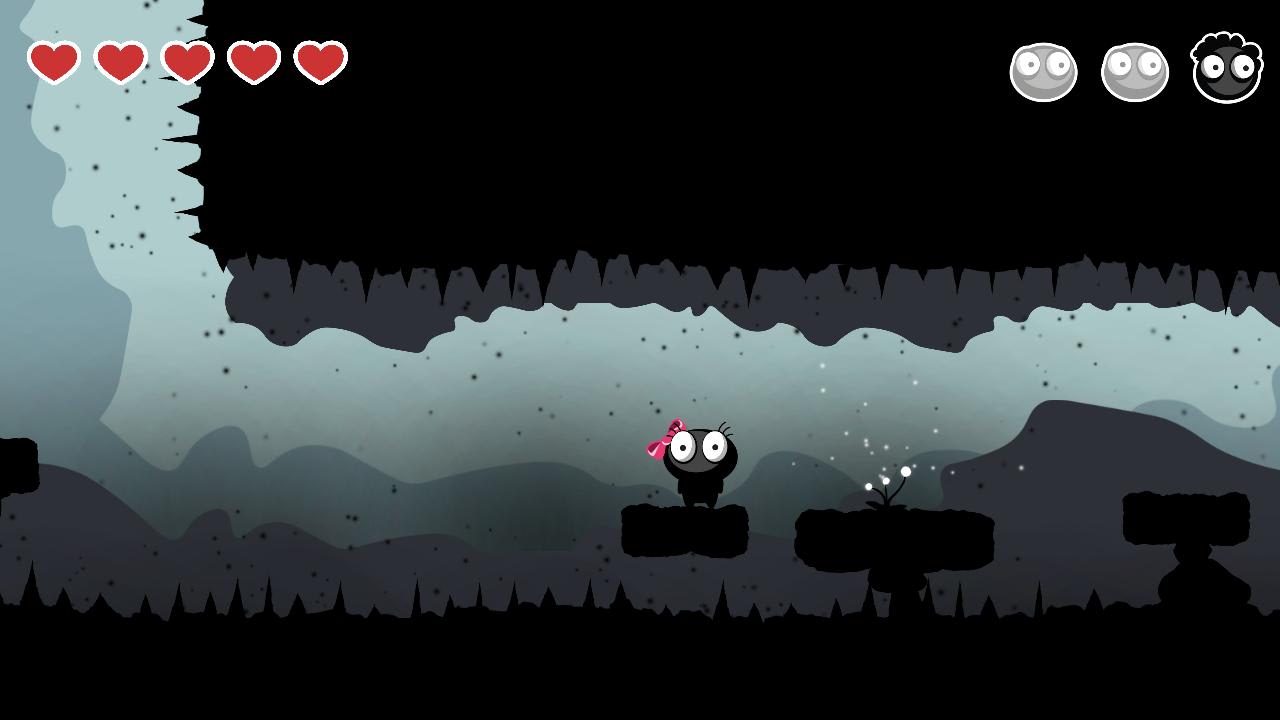Click the last heart on the health bar
The image size is (1280, 720).
tap(319, 62)
